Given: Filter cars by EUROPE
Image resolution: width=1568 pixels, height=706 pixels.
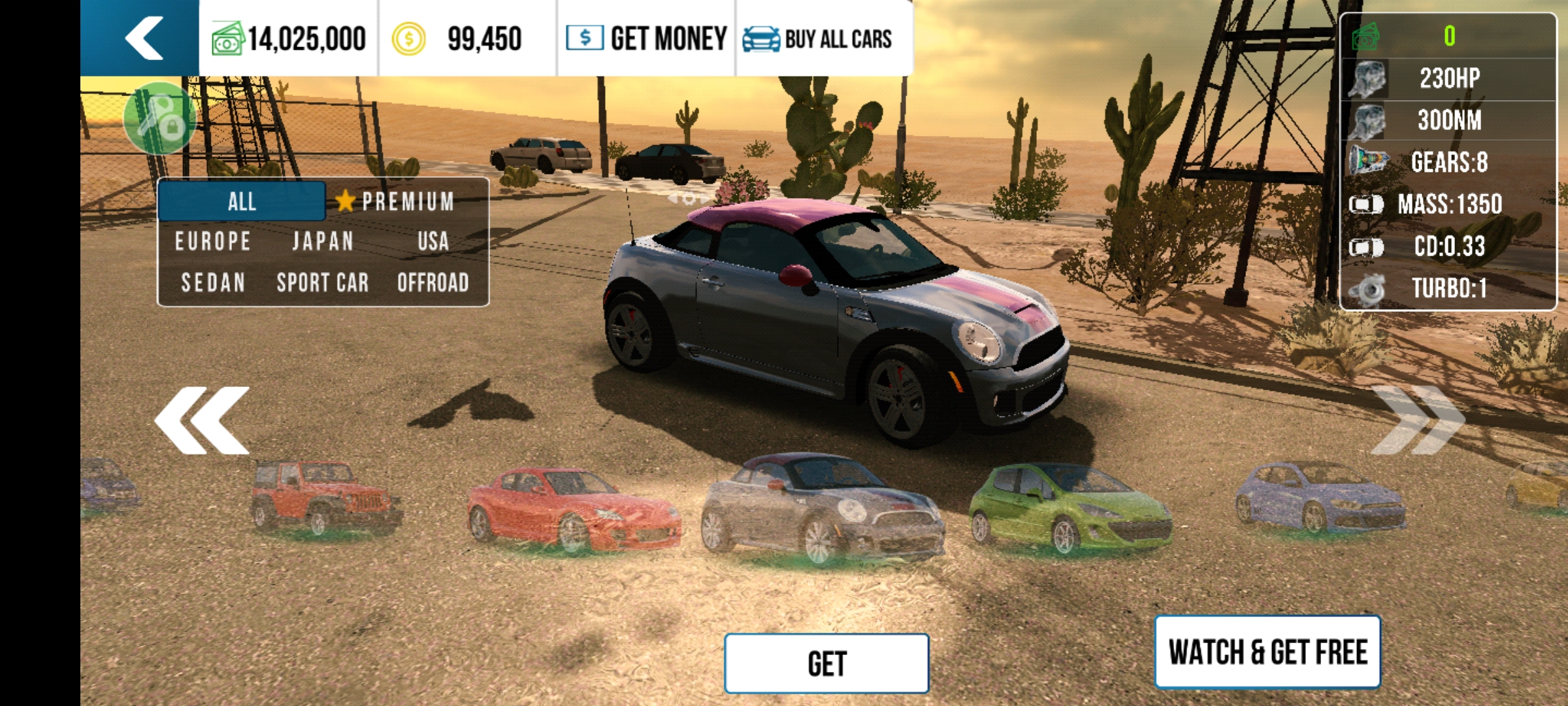Looking at the screenshot, I should coord(213,241).
